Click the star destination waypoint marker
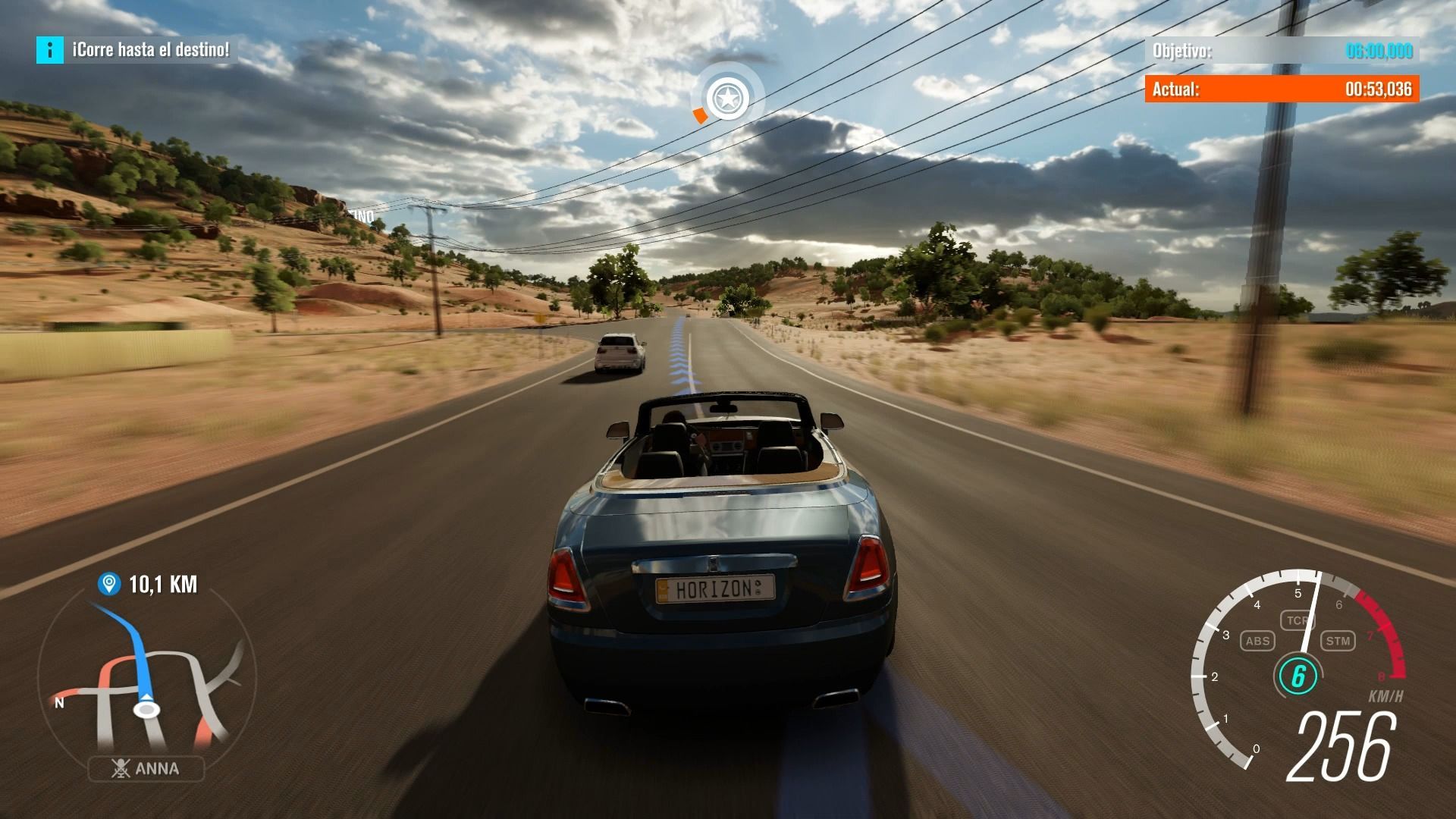The width and height of the screenshot is (1456, 819). click(727, 98)
